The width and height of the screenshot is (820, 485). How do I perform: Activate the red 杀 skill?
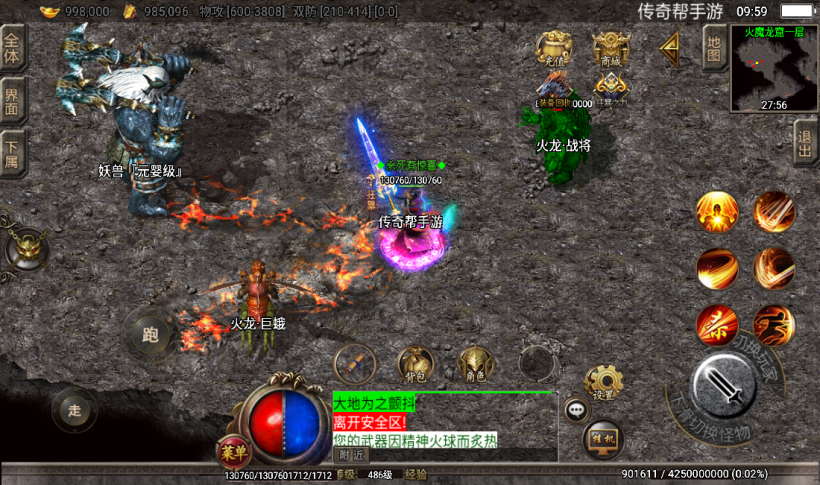click(x=716, y=325)
